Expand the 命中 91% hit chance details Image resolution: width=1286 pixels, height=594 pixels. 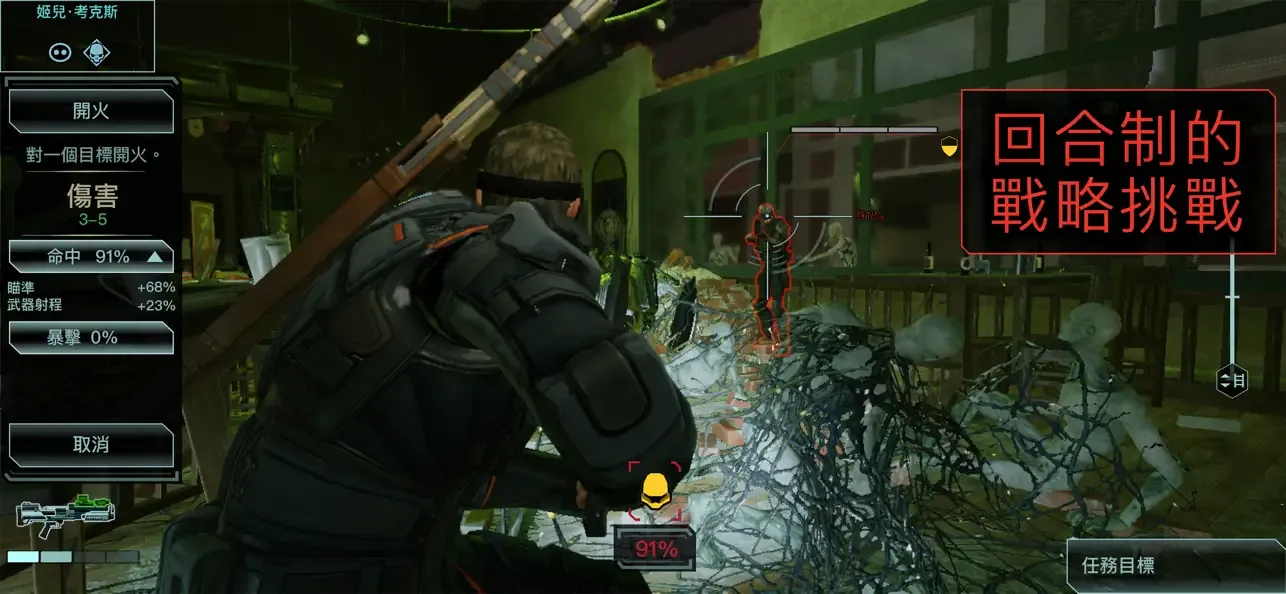[x=91, y=257]
